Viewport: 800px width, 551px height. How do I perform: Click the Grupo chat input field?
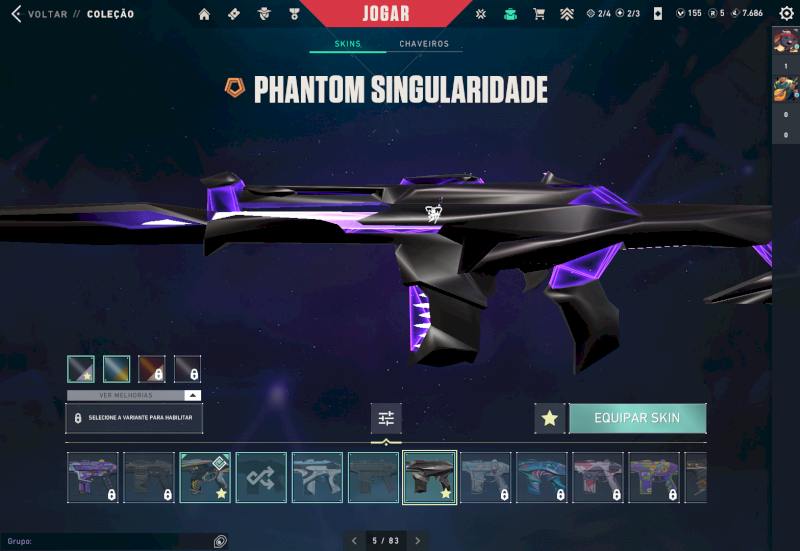(110, 541)
